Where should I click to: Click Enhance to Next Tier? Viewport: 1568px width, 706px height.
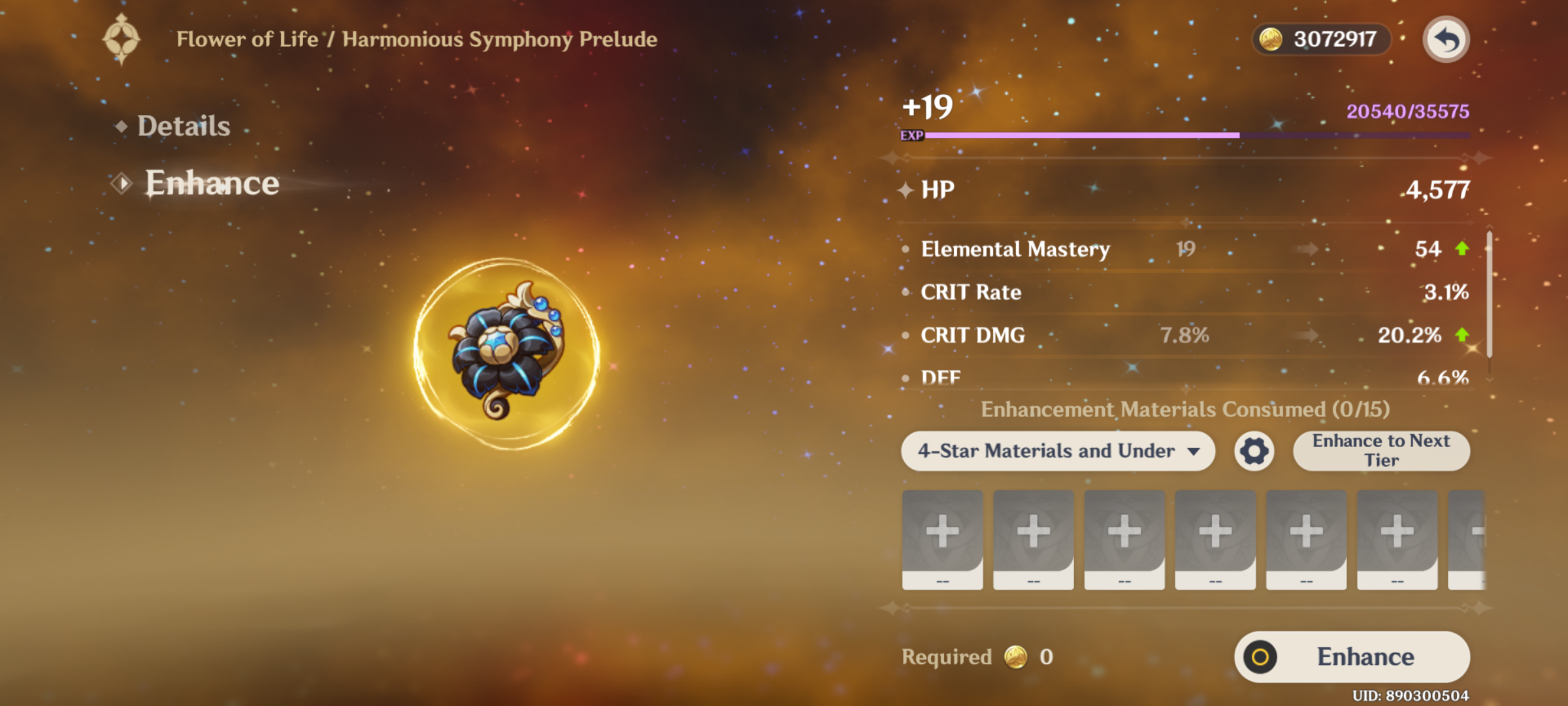point(1381,451)
